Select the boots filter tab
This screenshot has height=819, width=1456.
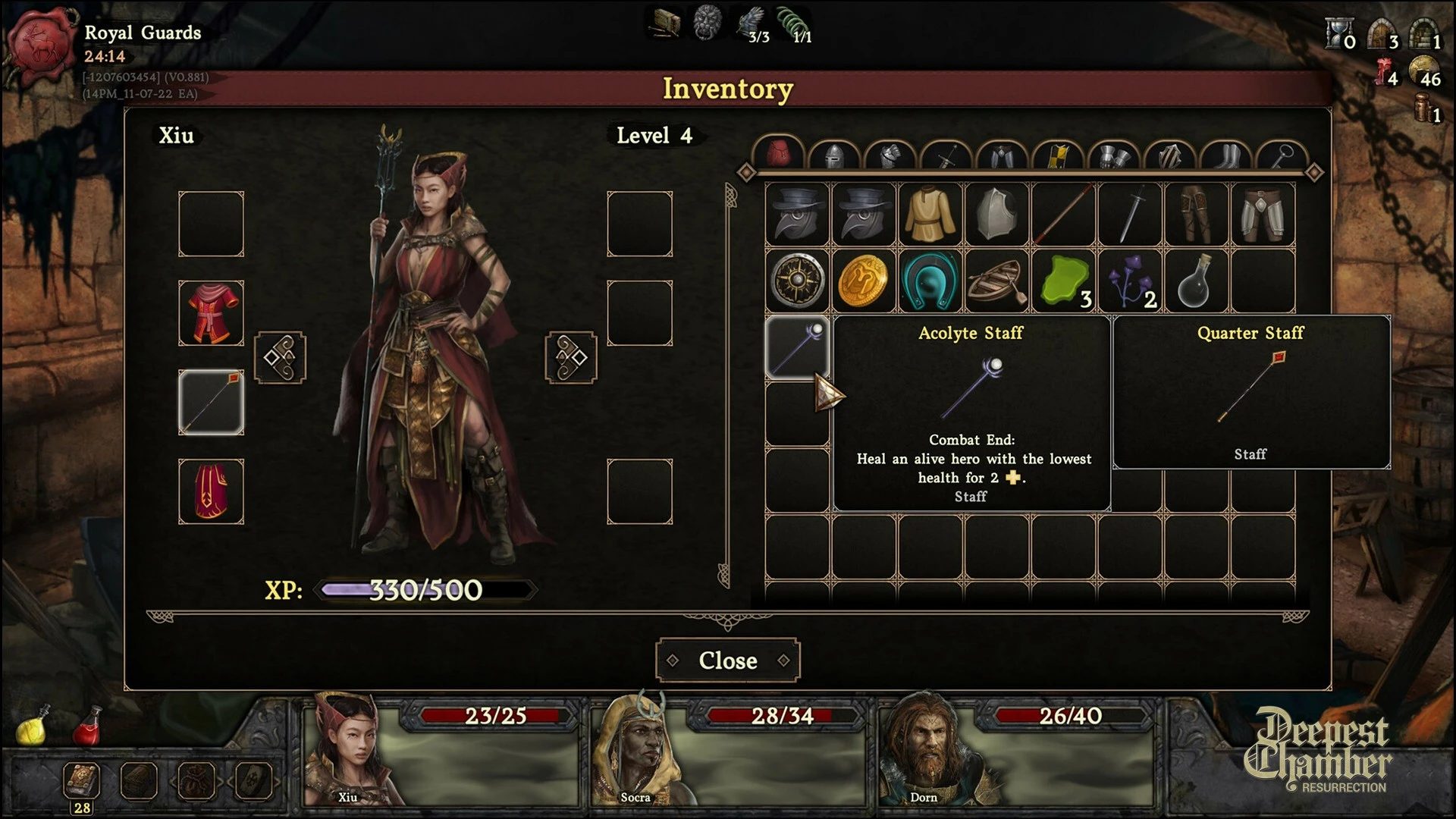[x=1227, y=156]
